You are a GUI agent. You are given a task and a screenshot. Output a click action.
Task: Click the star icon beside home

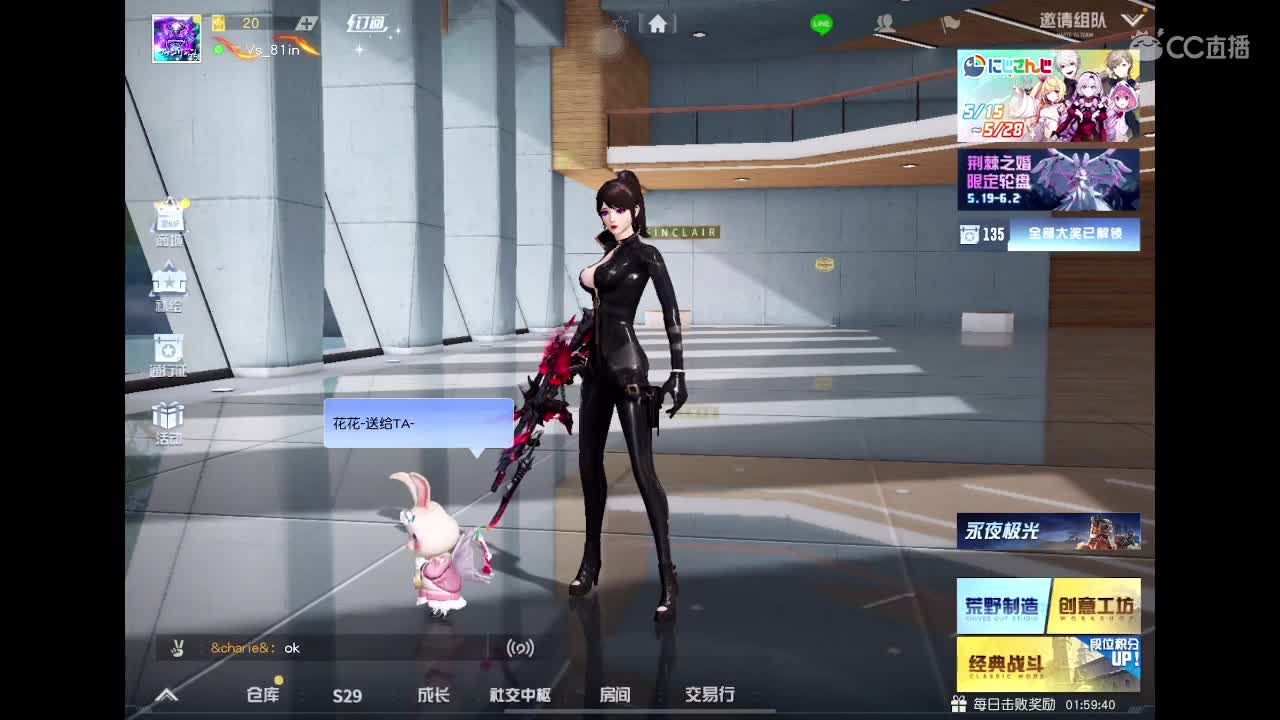click(x=619, y=22)
